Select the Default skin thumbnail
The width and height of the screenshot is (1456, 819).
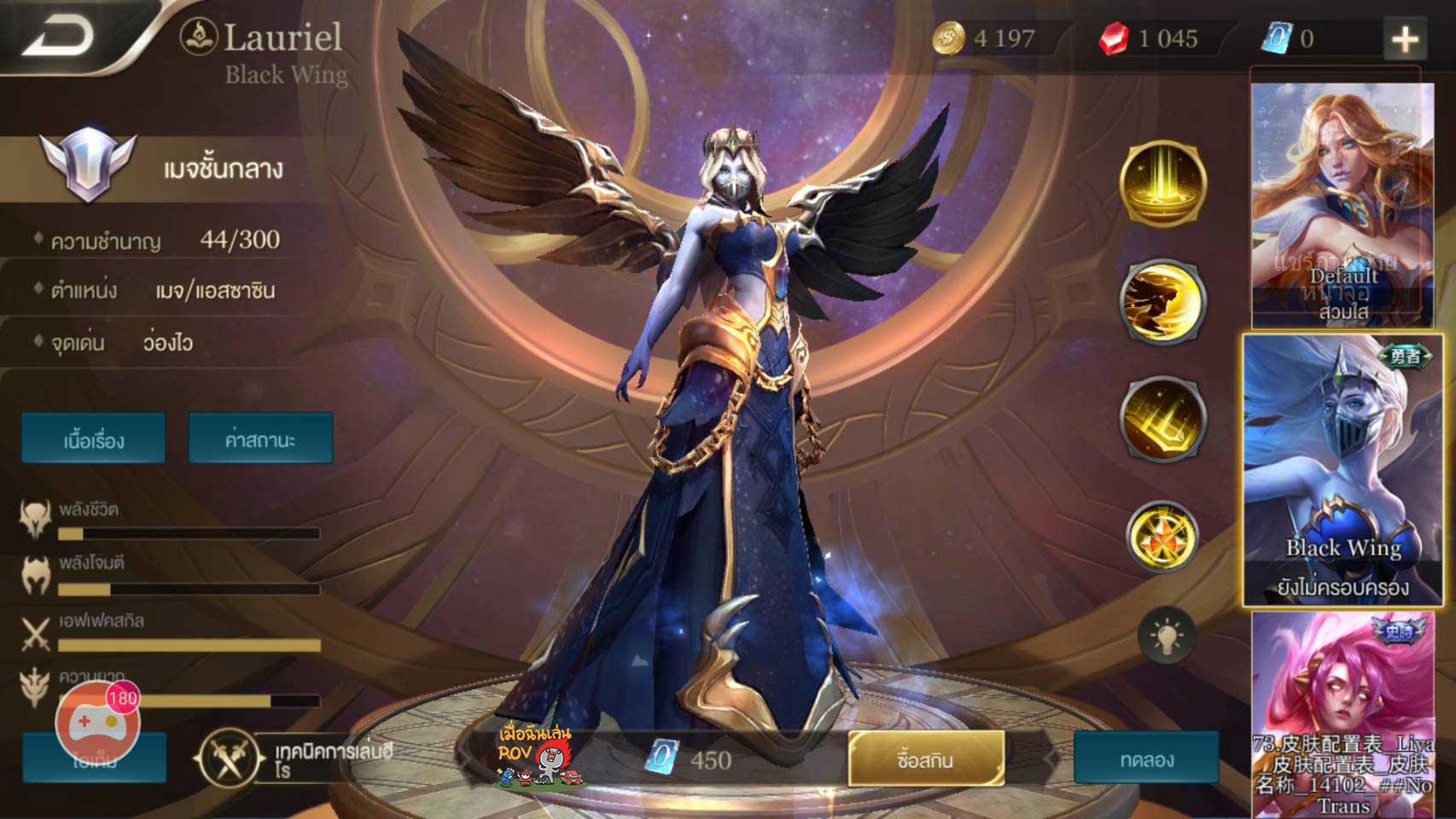click(1342, 205)
